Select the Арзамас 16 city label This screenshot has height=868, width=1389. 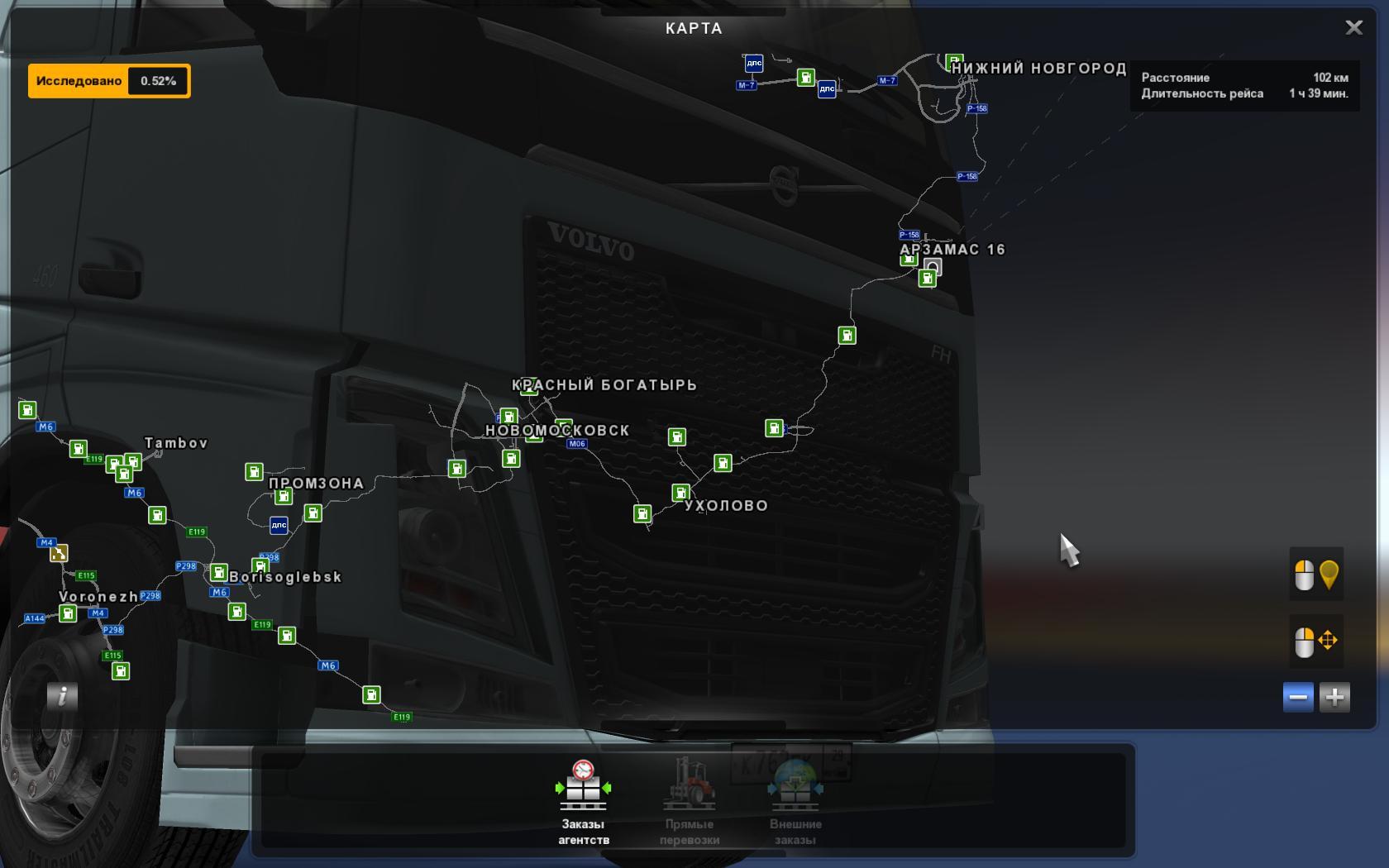click(952, 250)
